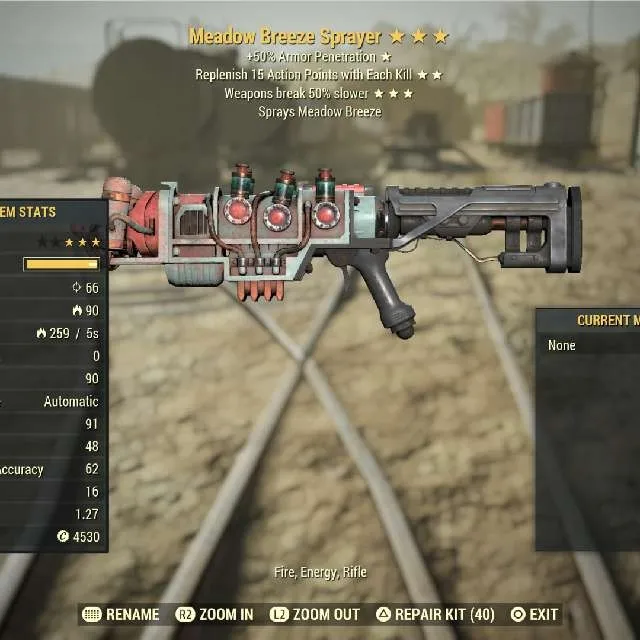Screen dimensions: 640x640
Task: Exit the weapon inspect screen
Action: point(534,614)
